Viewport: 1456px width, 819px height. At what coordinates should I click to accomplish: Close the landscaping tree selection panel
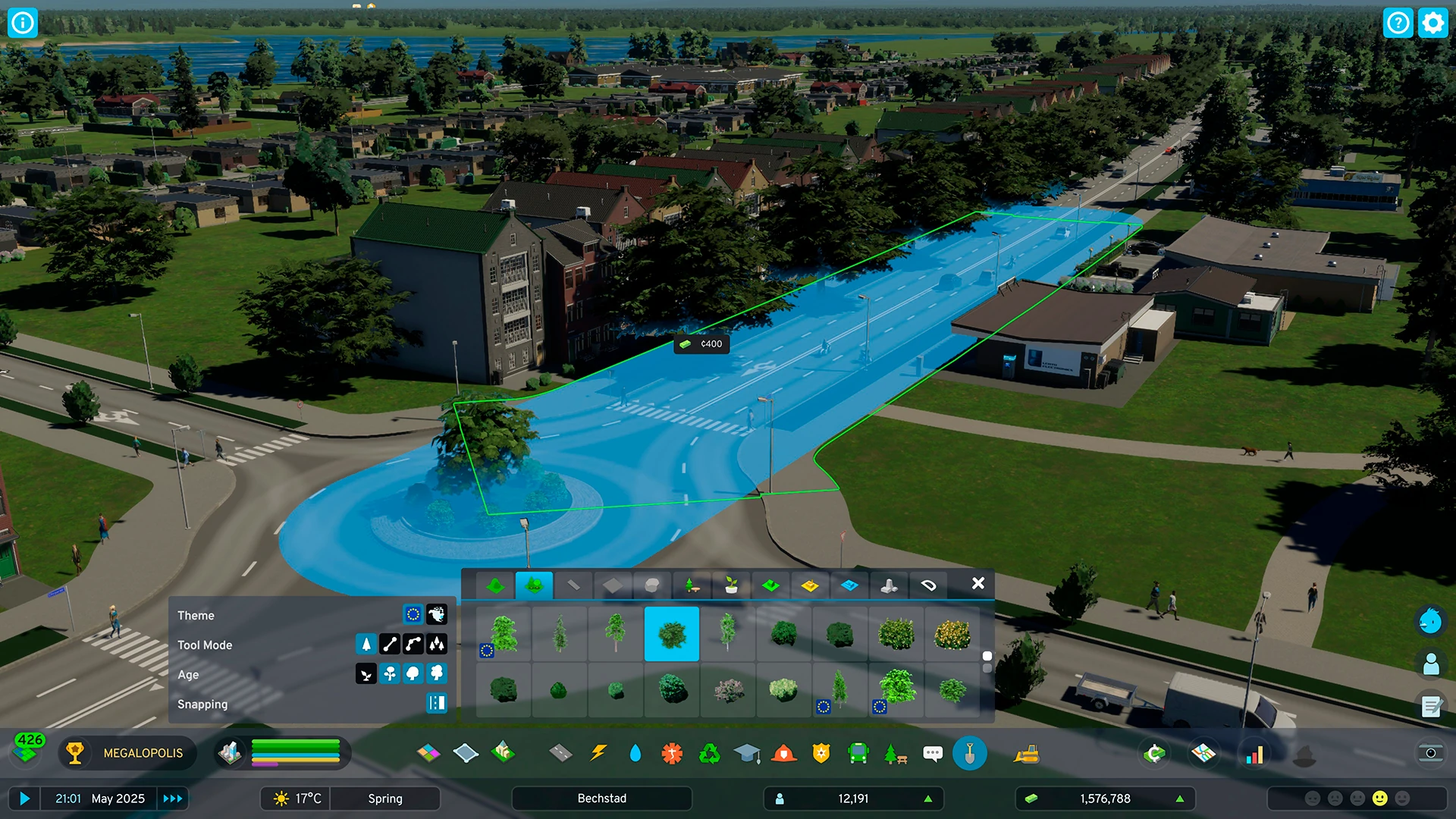point(978,583)
